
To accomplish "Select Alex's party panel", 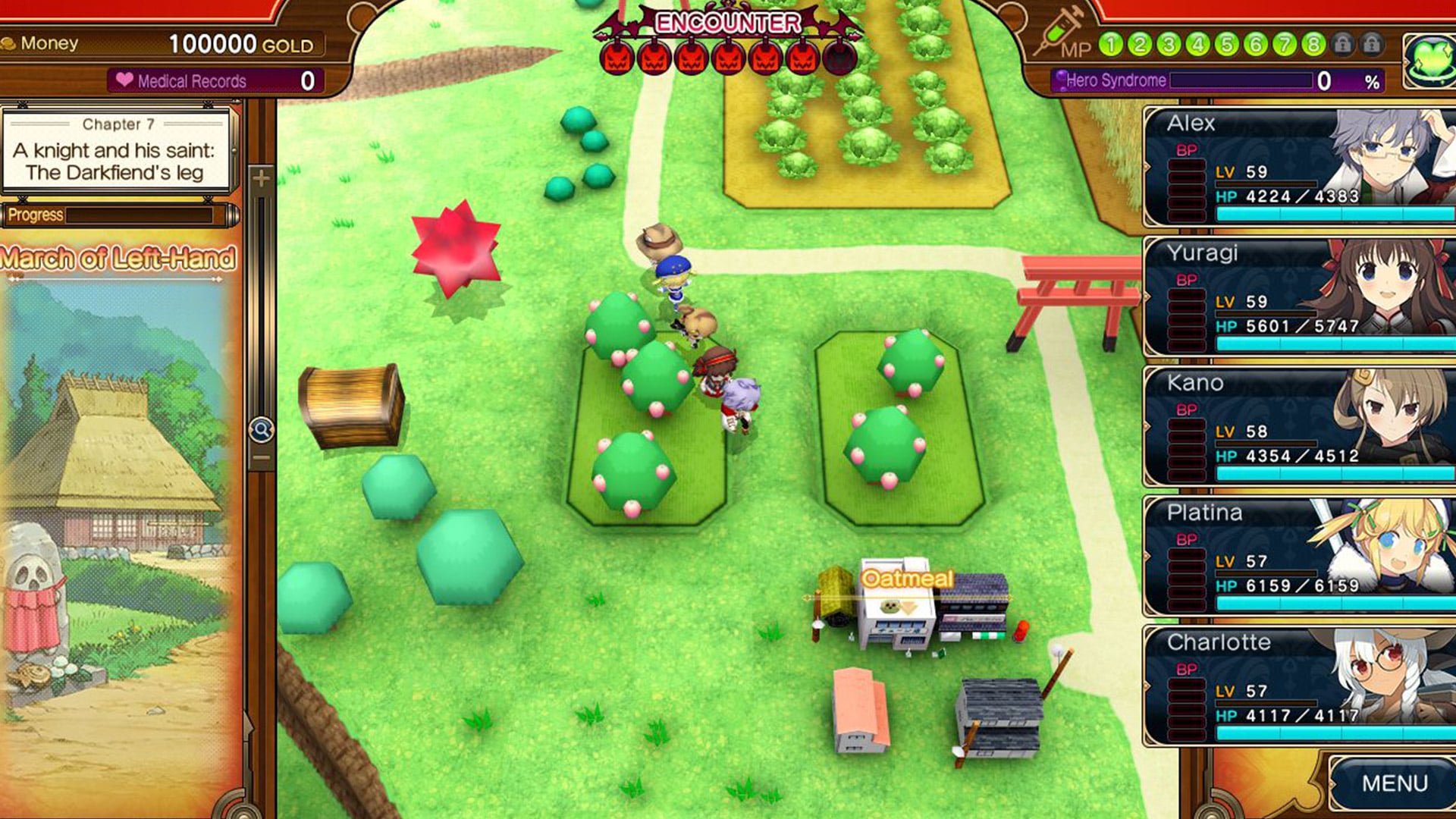I will click(1298, 168).
